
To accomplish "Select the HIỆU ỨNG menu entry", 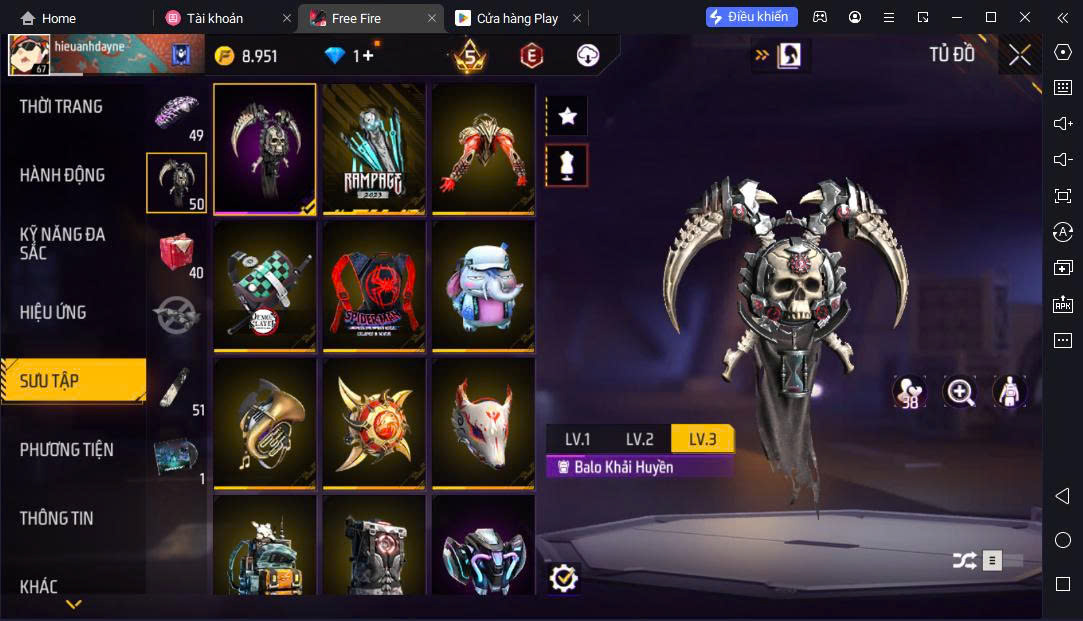I will click(x=53, y=312).
